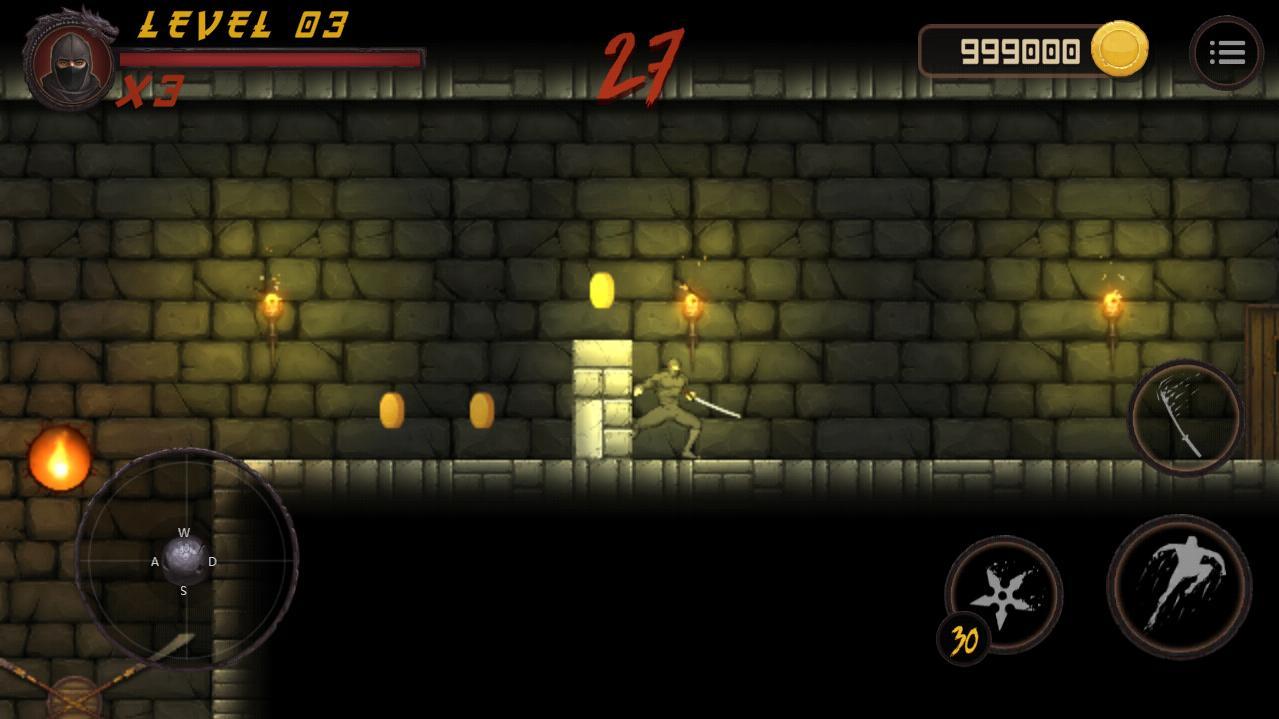
Task: Tap the gold coin currency icon
Action: pyautogui.click(x=1119, y=49)
